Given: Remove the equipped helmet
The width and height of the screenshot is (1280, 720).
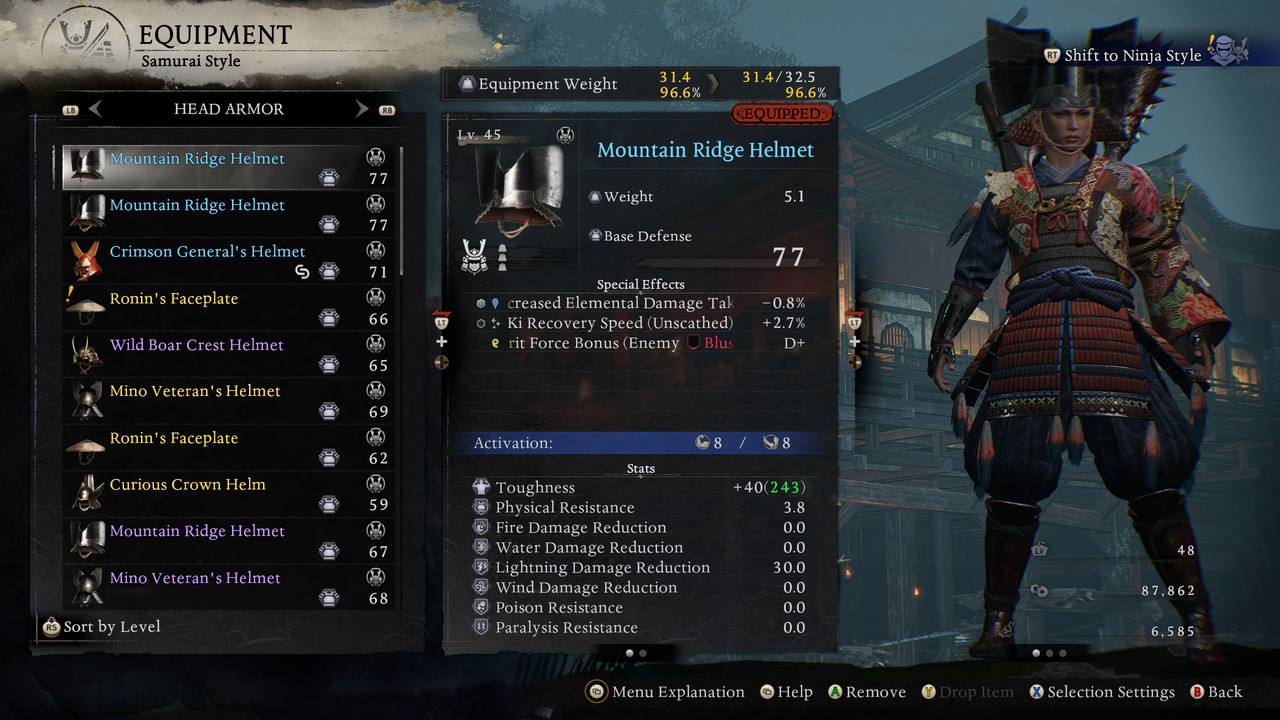Looking at the screenshot, I should point(866,692).
